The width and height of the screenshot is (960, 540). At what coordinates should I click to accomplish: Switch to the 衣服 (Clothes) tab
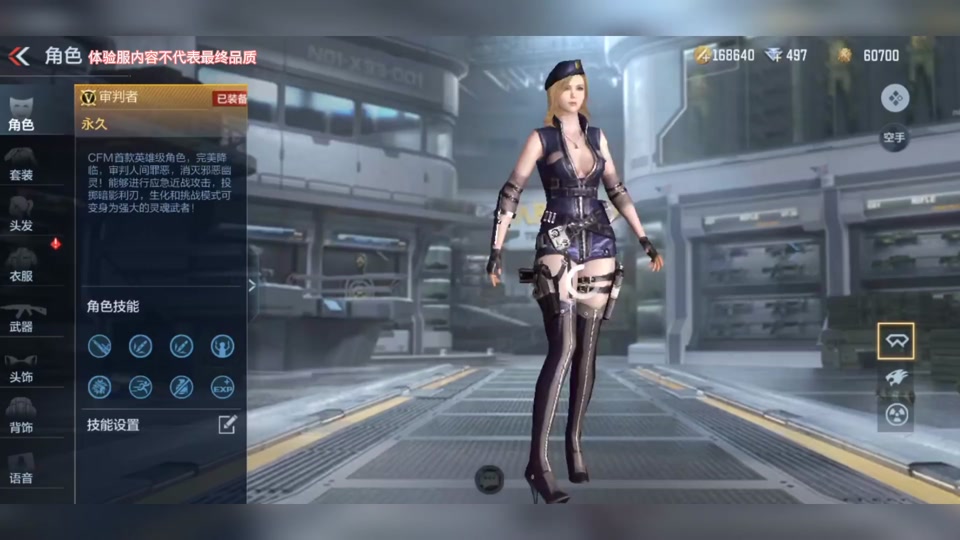click(21, 264)
